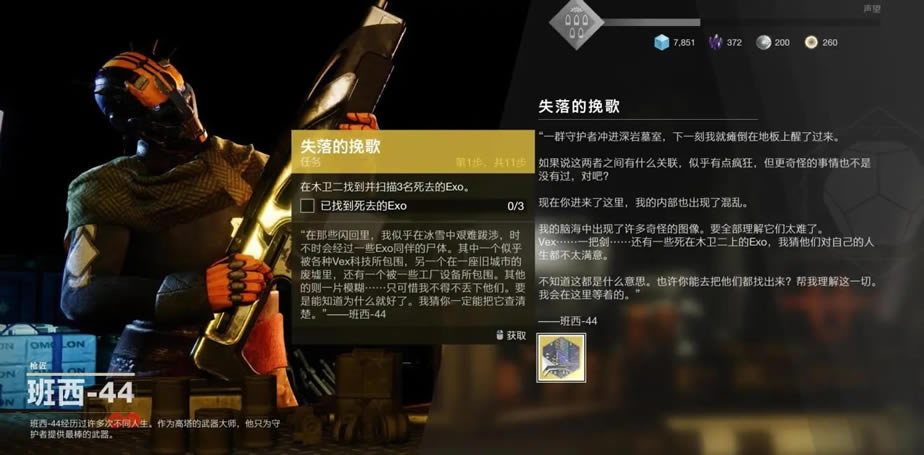The image size is (924, 455).
Task: Click the 已找到死去的Exo objective checkbox
Action: 308,206
